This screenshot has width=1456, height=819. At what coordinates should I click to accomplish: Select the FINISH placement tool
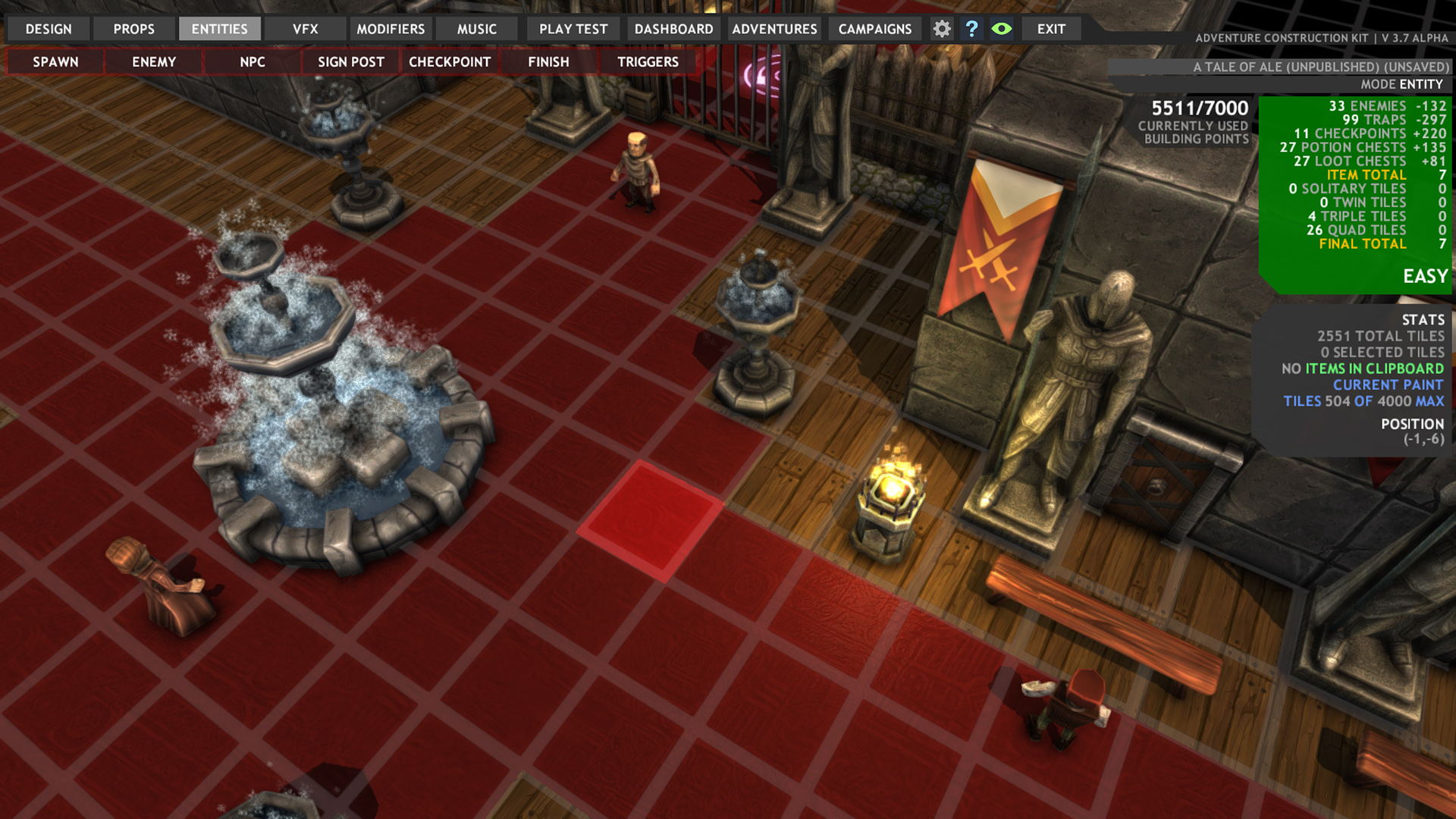[548, 61]
